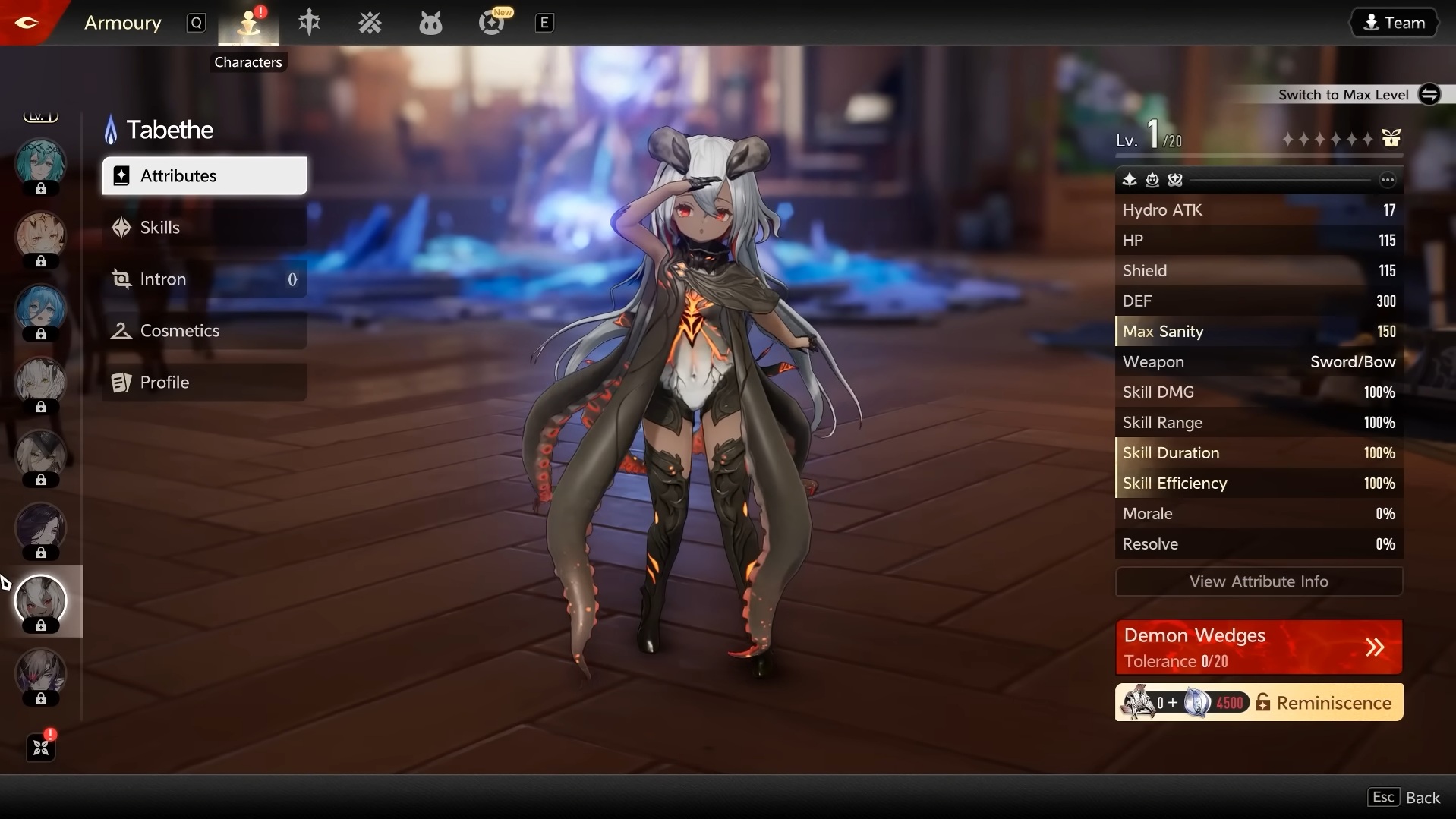The image size is (1456, 819).
Task: Open the Profile tab
Action: click(165, 382)
